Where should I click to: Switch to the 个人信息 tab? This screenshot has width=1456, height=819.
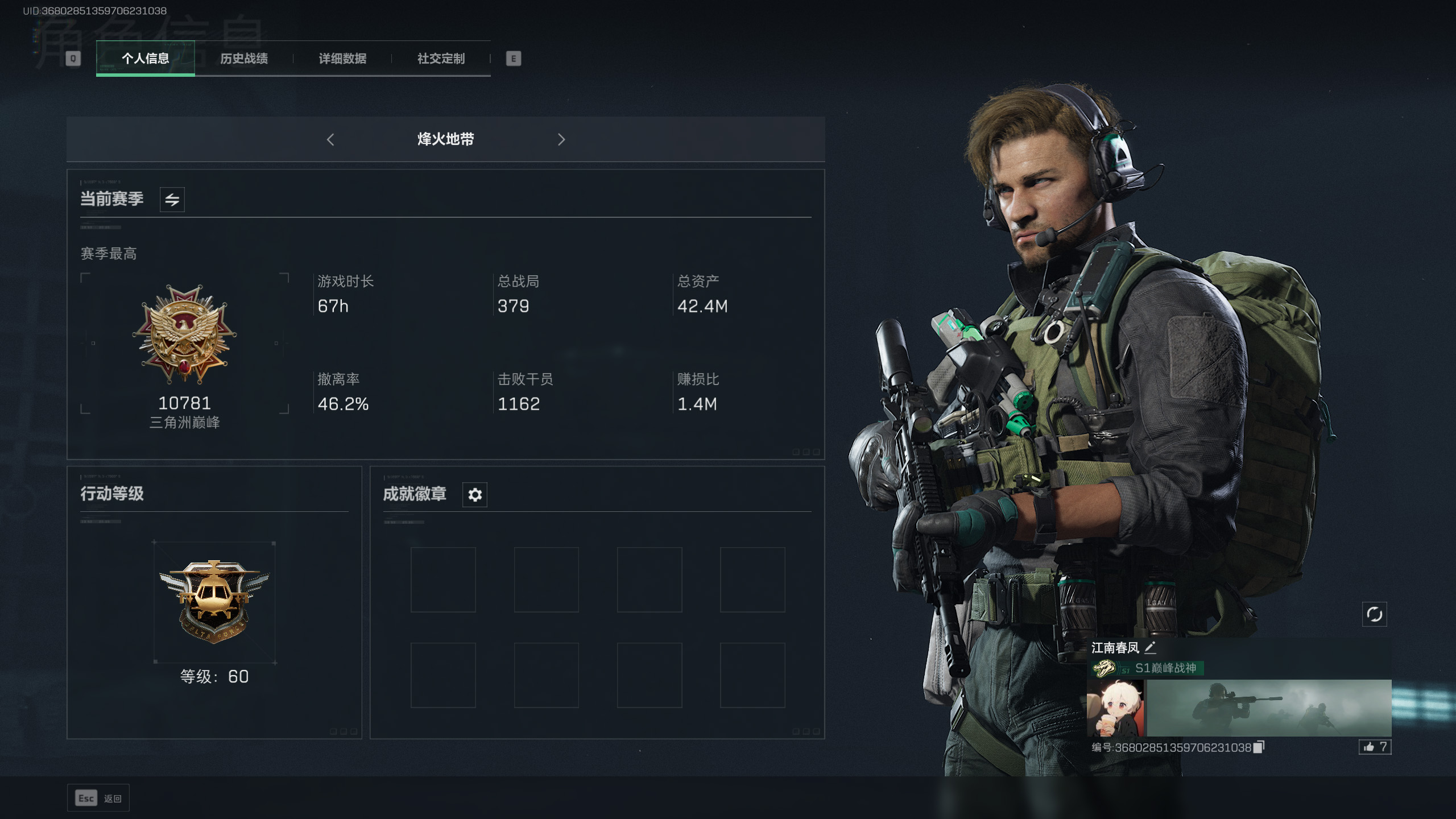click(x=145, y=59)
